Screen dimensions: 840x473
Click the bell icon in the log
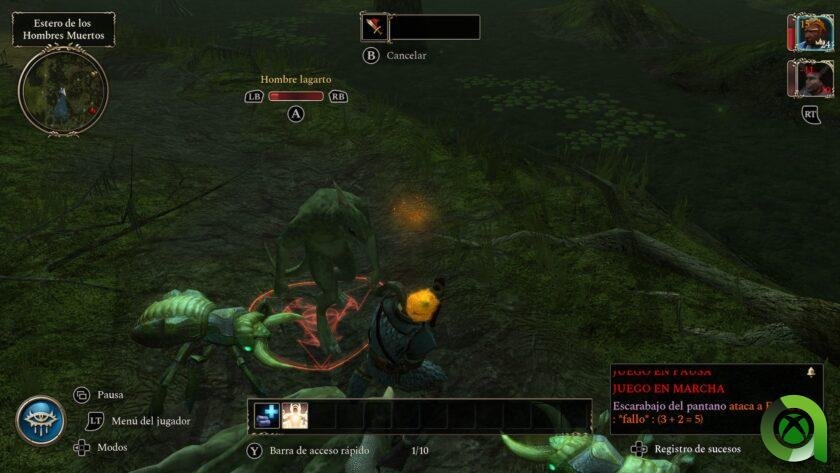pyautogui.click(x=810, y=372)
